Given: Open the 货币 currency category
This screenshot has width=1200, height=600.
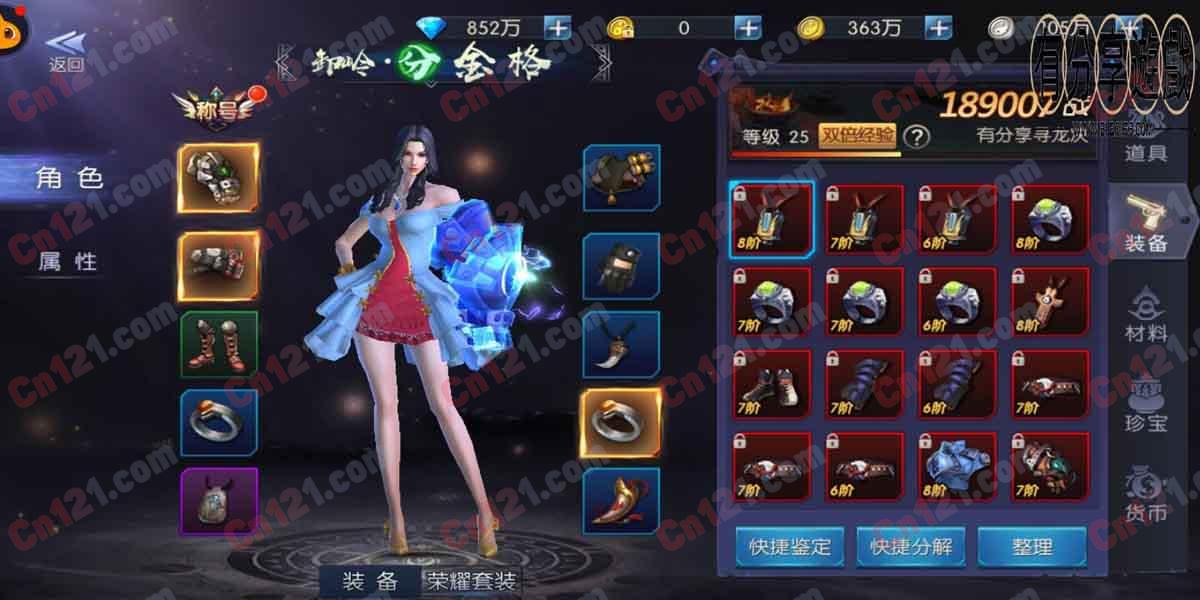Looking at the screenshot, I should [x=1146, y=497].
